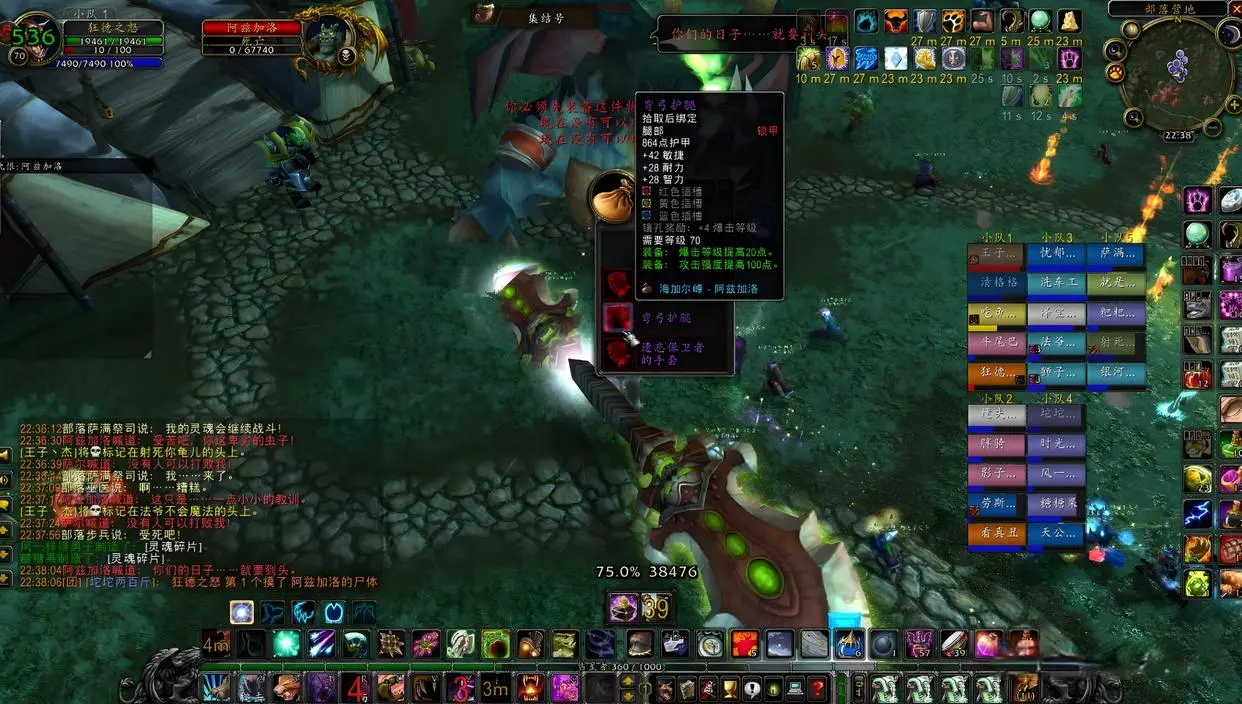Click the 集结号 frame at top center

click(545, 17)
